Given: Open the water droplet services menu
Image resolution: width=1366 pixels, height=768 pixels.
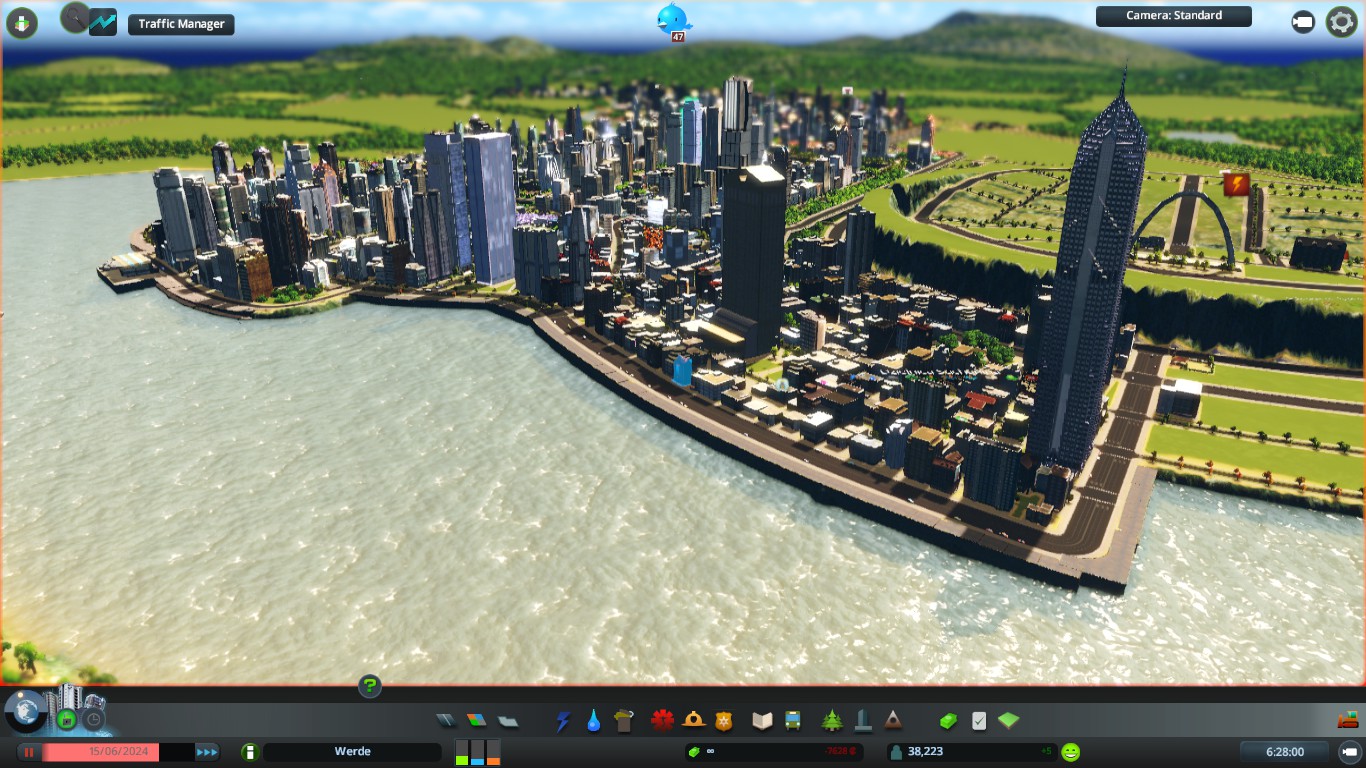Looking at the screenshot, I should click(x=594, y=720).
